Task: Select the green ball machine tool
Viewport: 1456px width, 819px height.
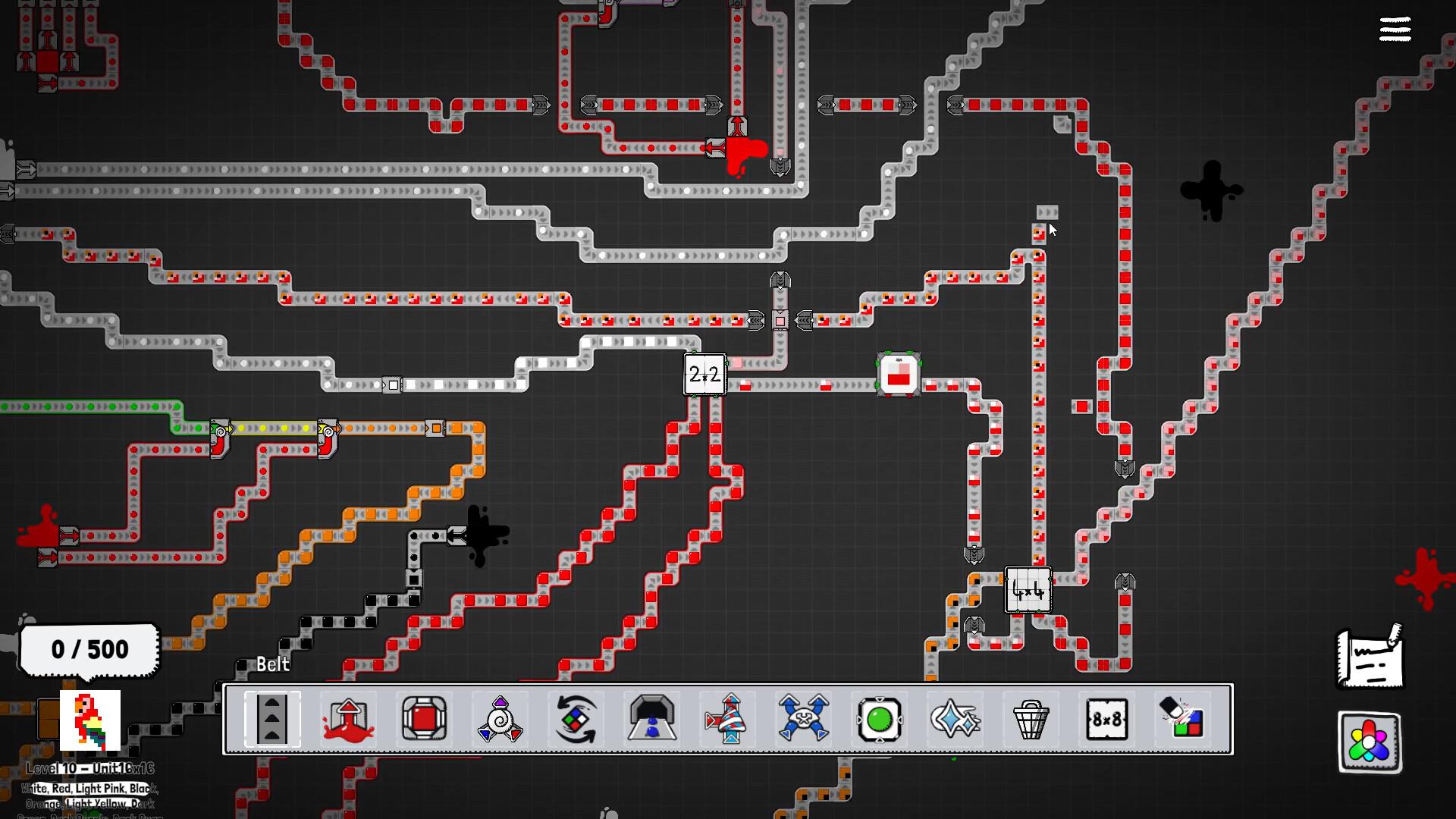Action: coord(879,720)
